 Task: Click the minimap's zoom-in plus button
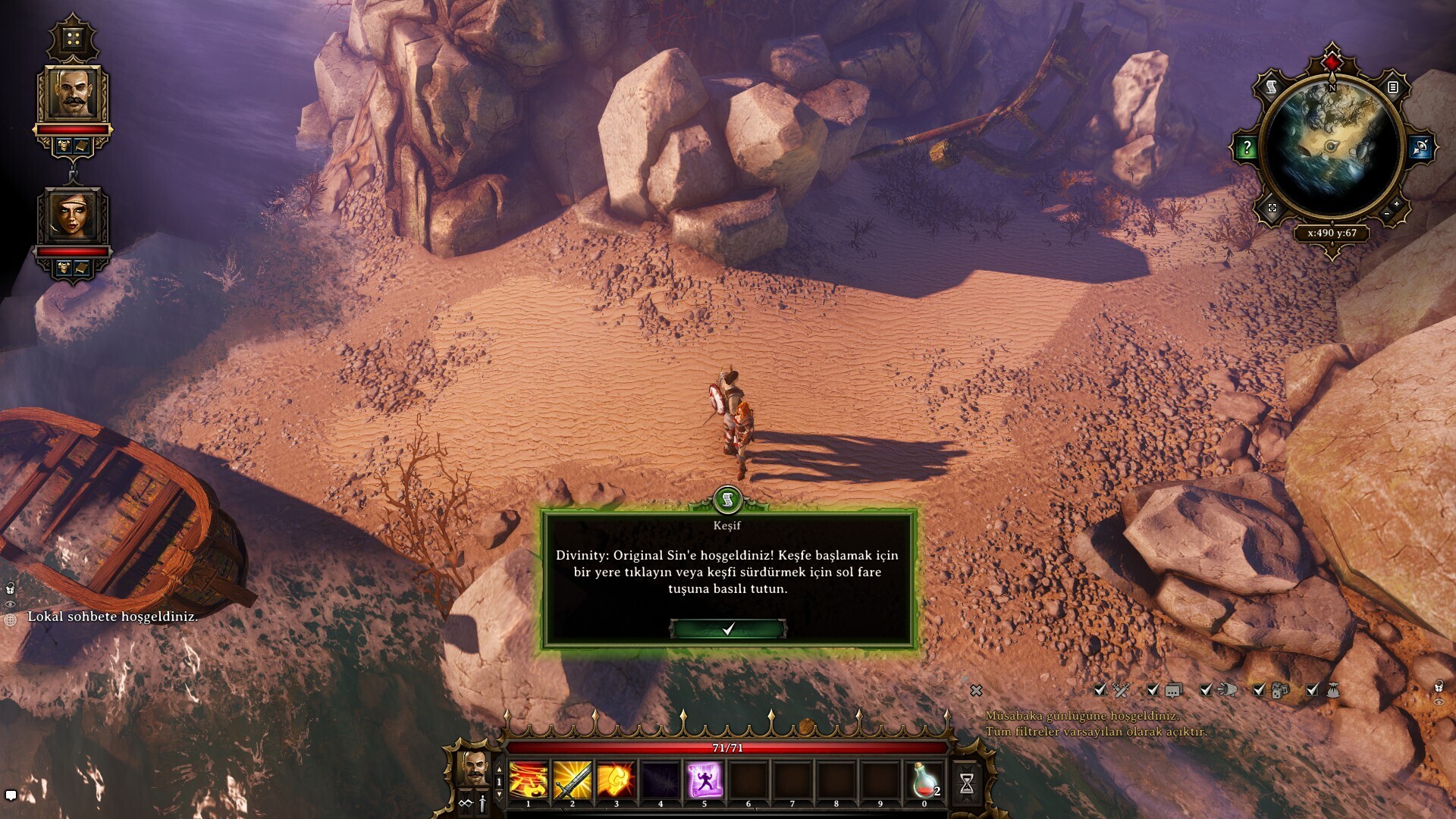click(1396, 205)
